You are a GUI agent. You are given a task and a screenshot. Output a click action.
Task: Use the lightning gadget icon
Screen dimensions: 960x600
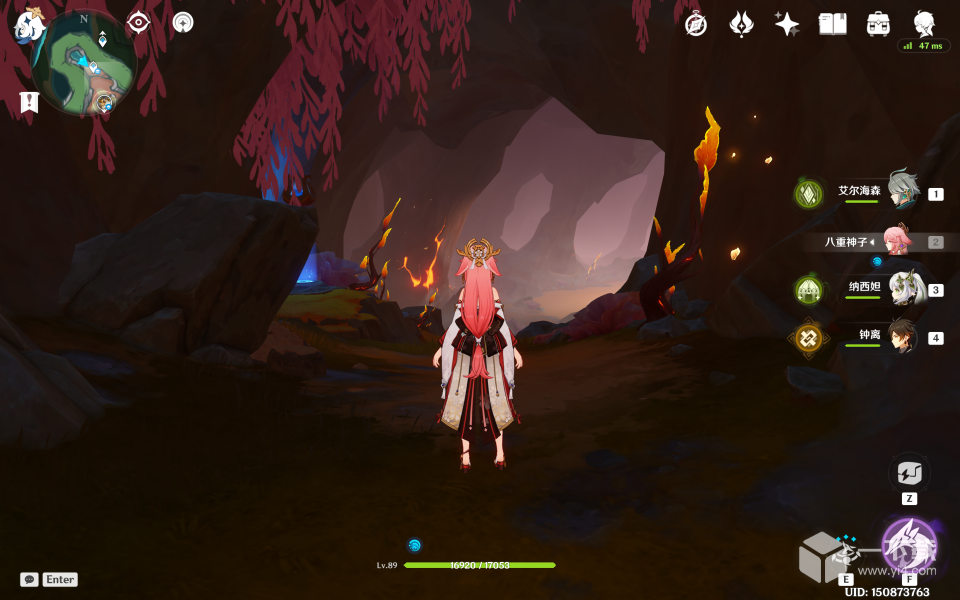click(x=909, y=473)
